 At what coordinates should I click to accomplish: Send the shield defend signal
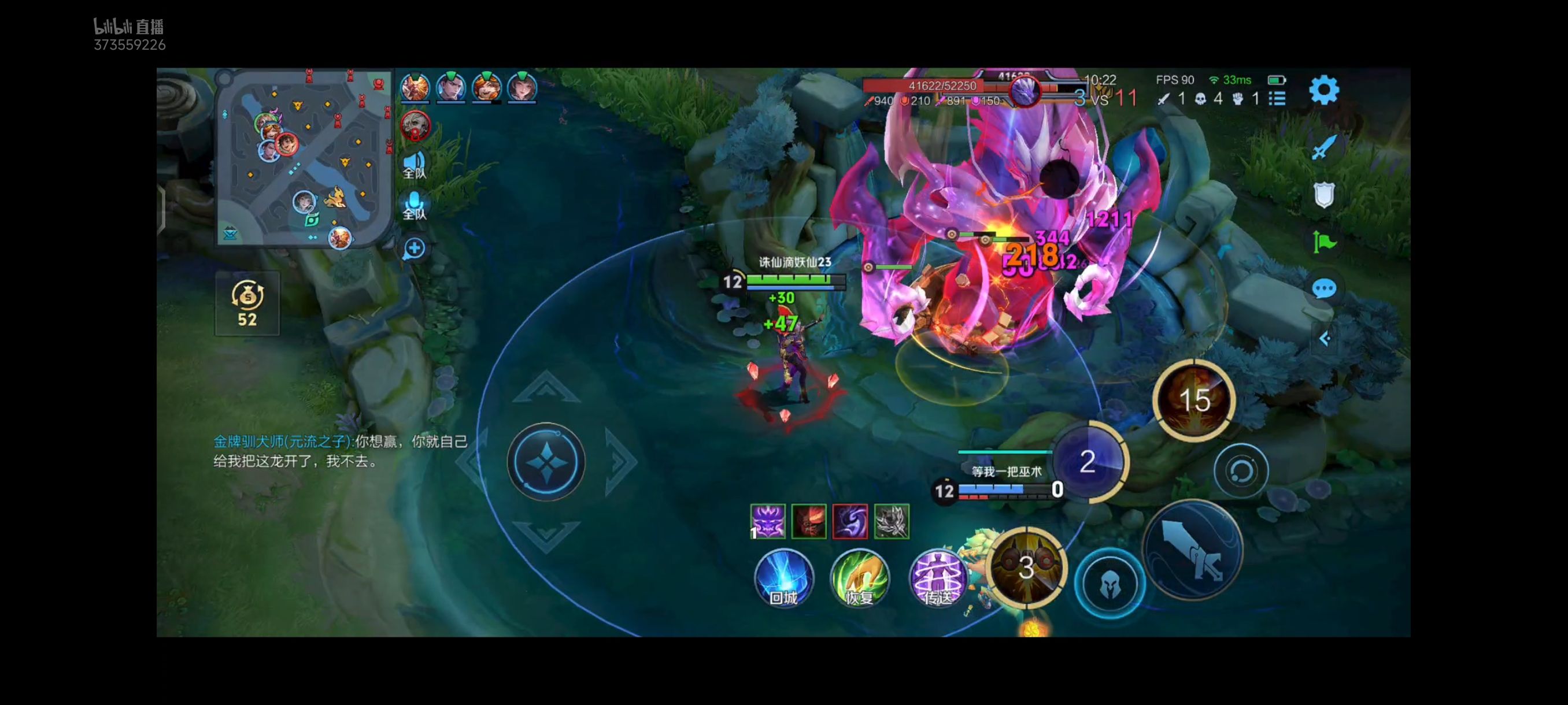(x=1324, y=195)
